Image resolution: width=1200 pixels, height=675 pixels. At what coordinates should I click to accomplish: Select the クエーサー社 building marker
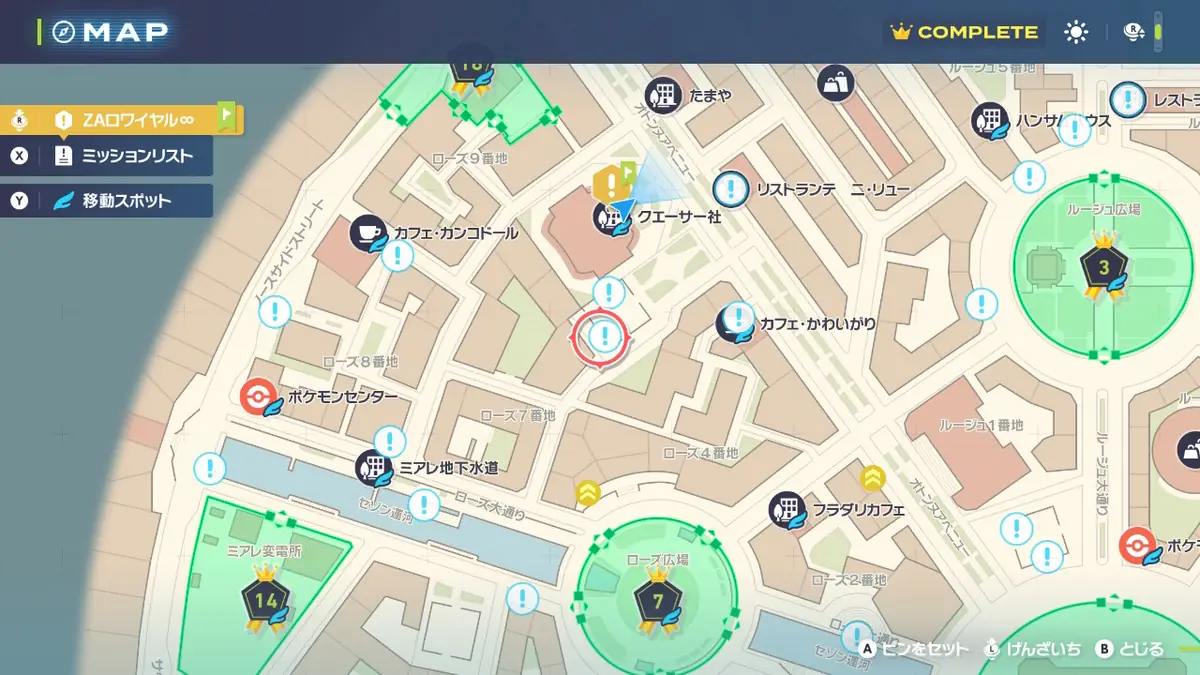608,216
